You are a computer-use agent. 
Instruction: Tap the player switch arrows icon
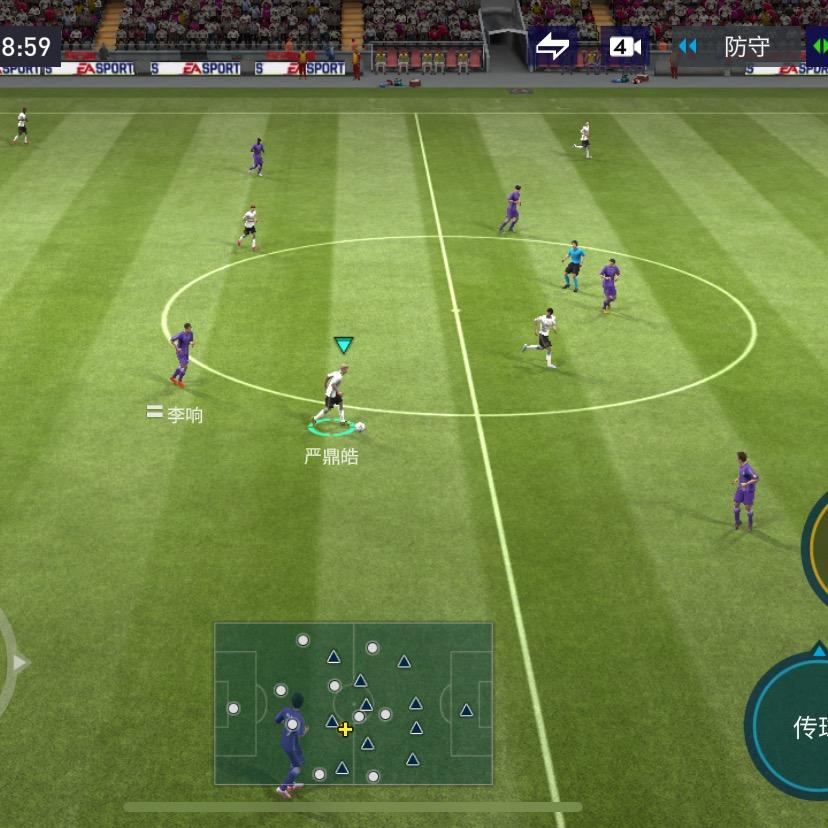552,47
